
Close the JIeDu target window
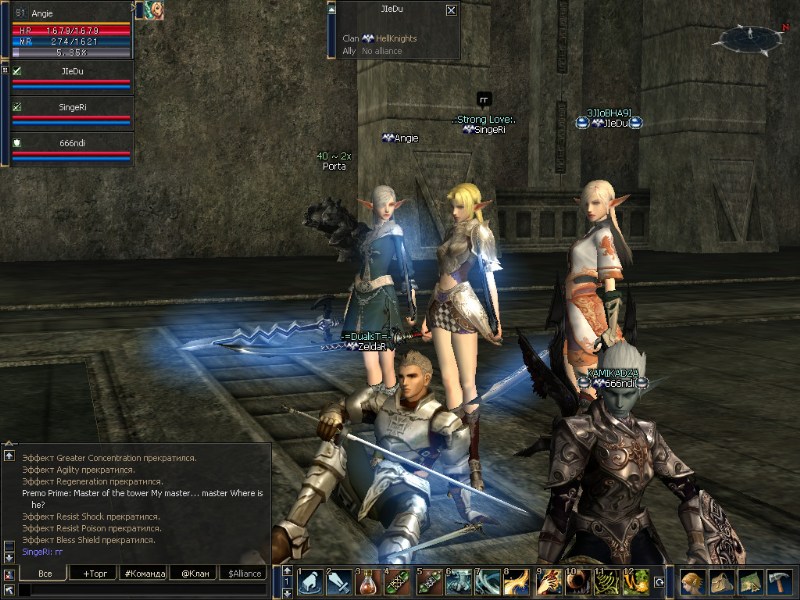tap(451, 10)
